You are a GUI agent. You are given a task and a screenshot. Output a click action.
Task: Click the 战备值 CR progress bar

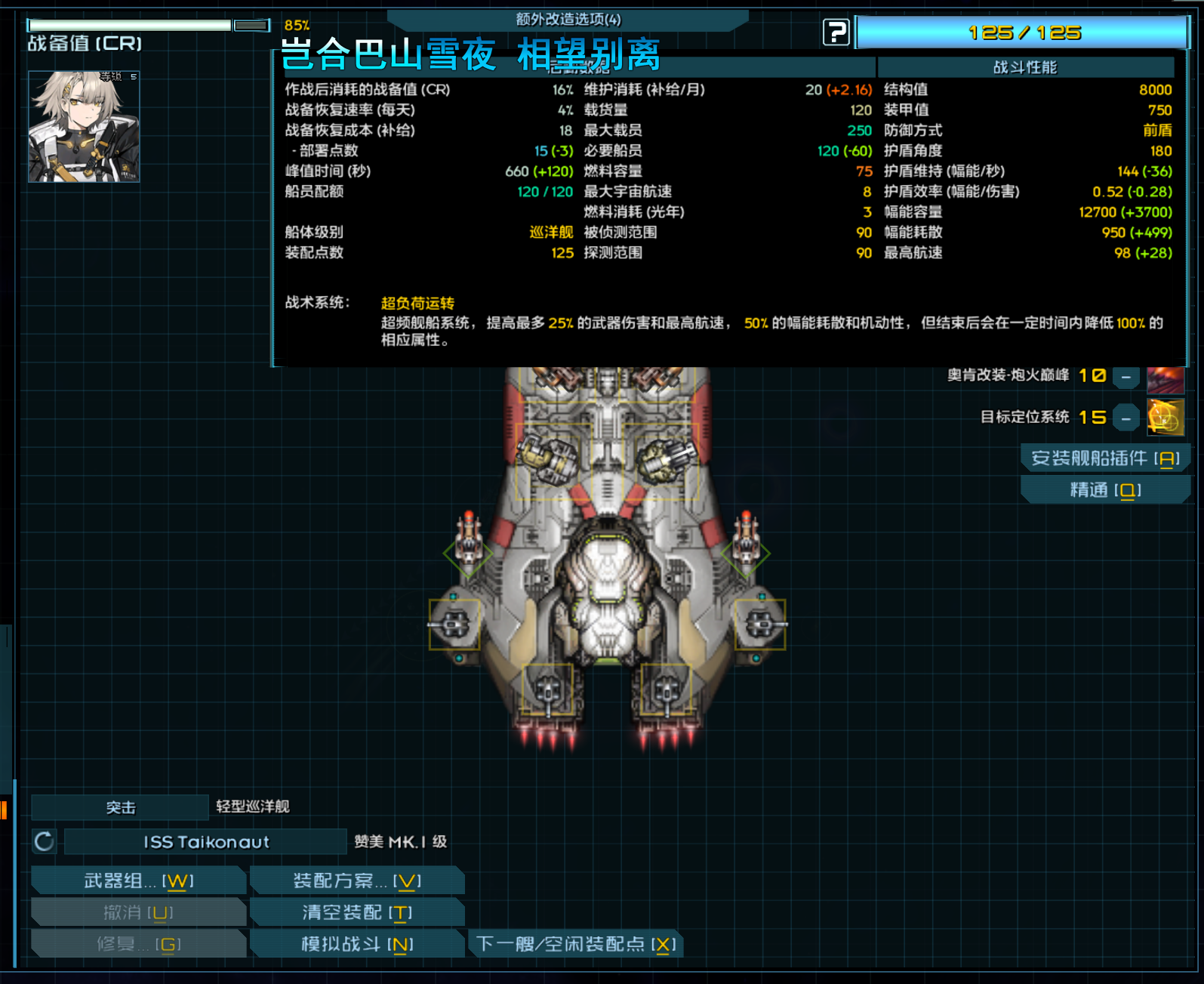pos(128,24)
